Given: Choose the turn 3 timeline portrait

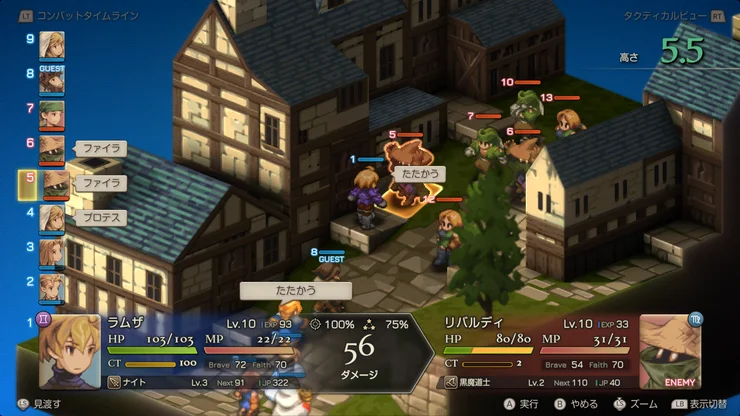Looking at the screenshot, I should click(x=52, y=252).
